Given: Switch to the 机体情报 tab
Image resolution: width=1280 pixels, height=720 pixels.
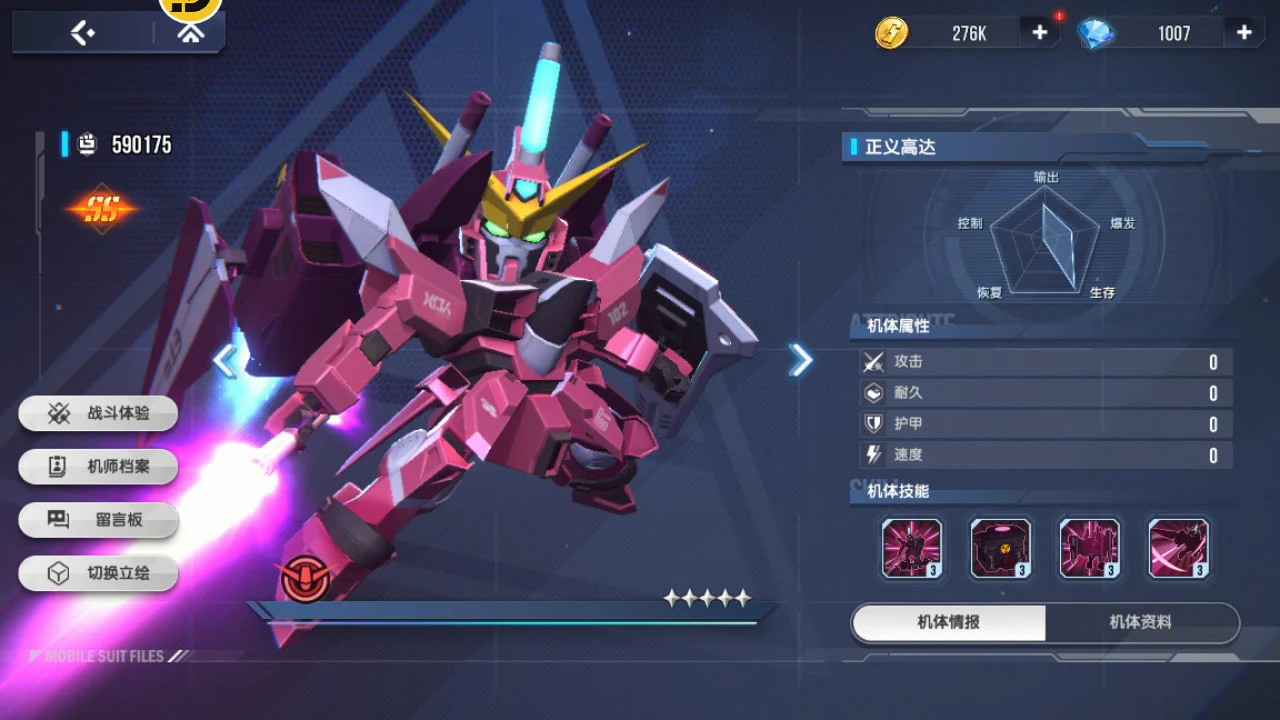Looking at the screenshot, I should click(x=949, y=623).
